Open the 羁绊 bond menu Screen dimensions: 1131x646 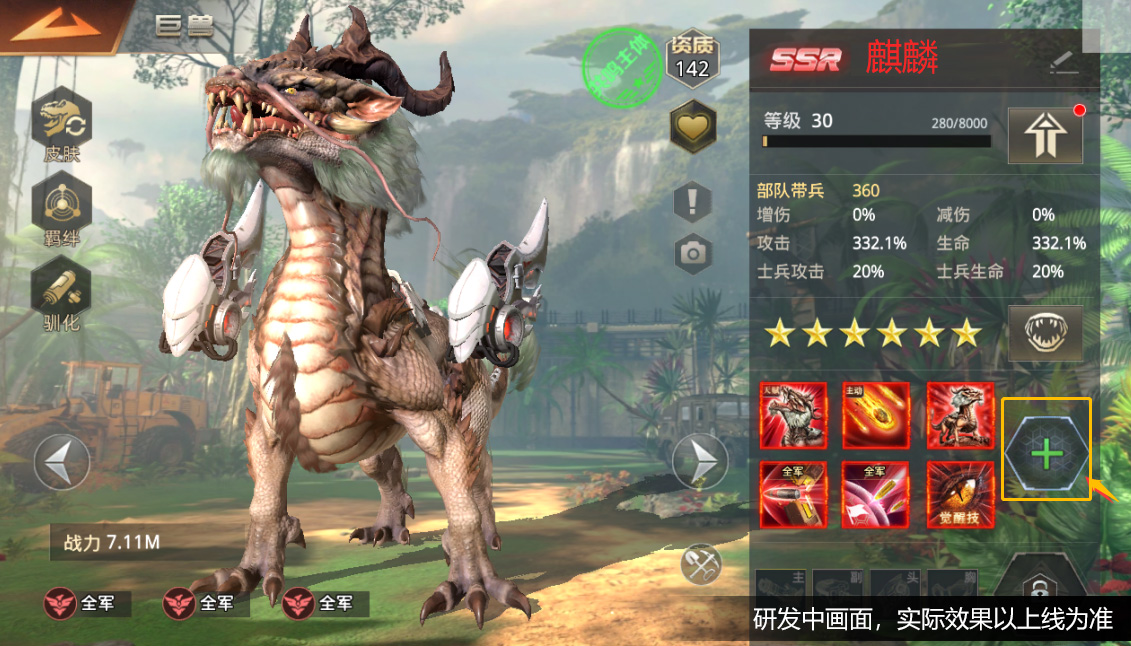coord(61,210)
